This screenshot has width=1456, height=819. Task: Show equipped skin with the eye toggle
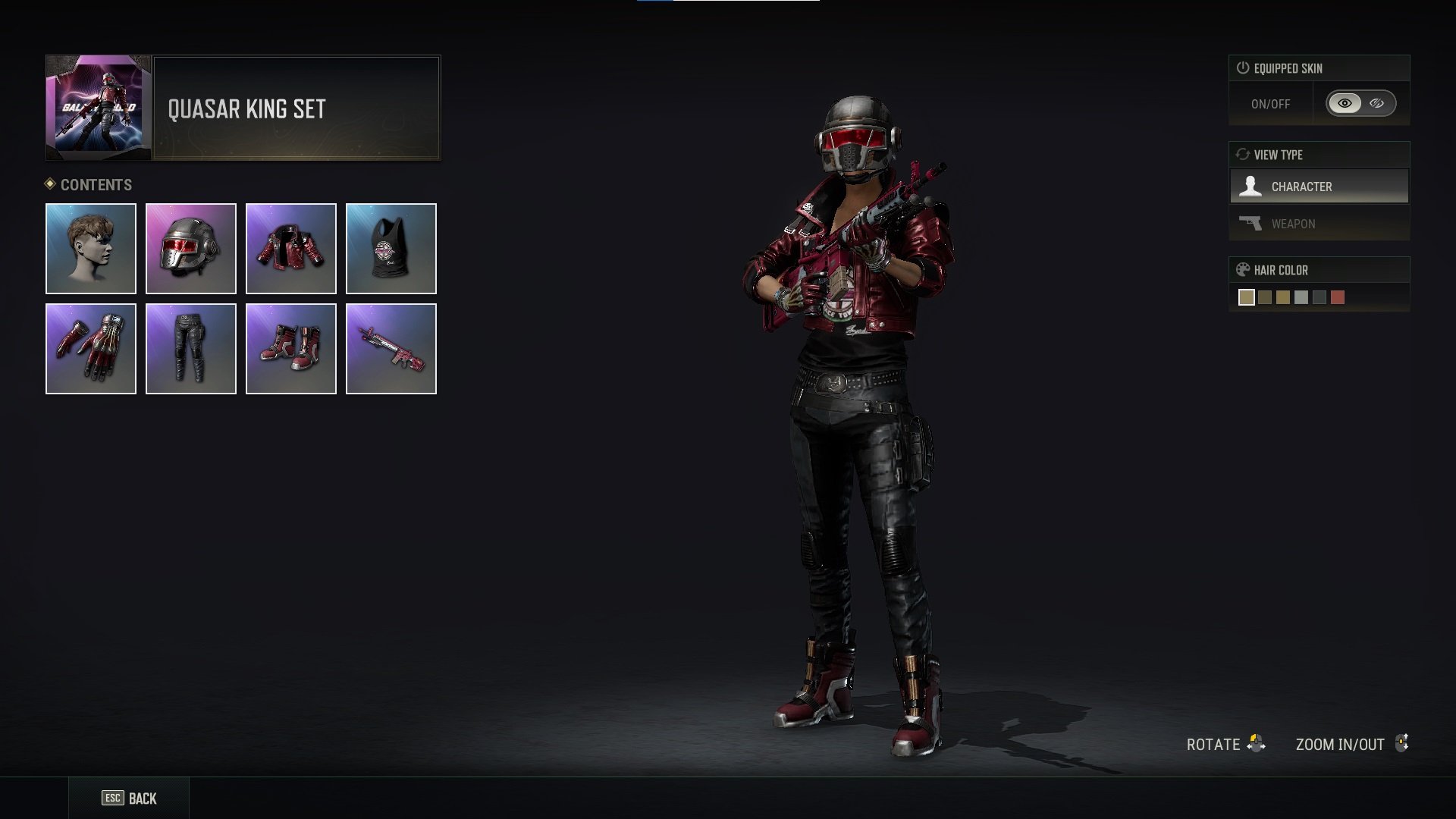[1345, 104]
